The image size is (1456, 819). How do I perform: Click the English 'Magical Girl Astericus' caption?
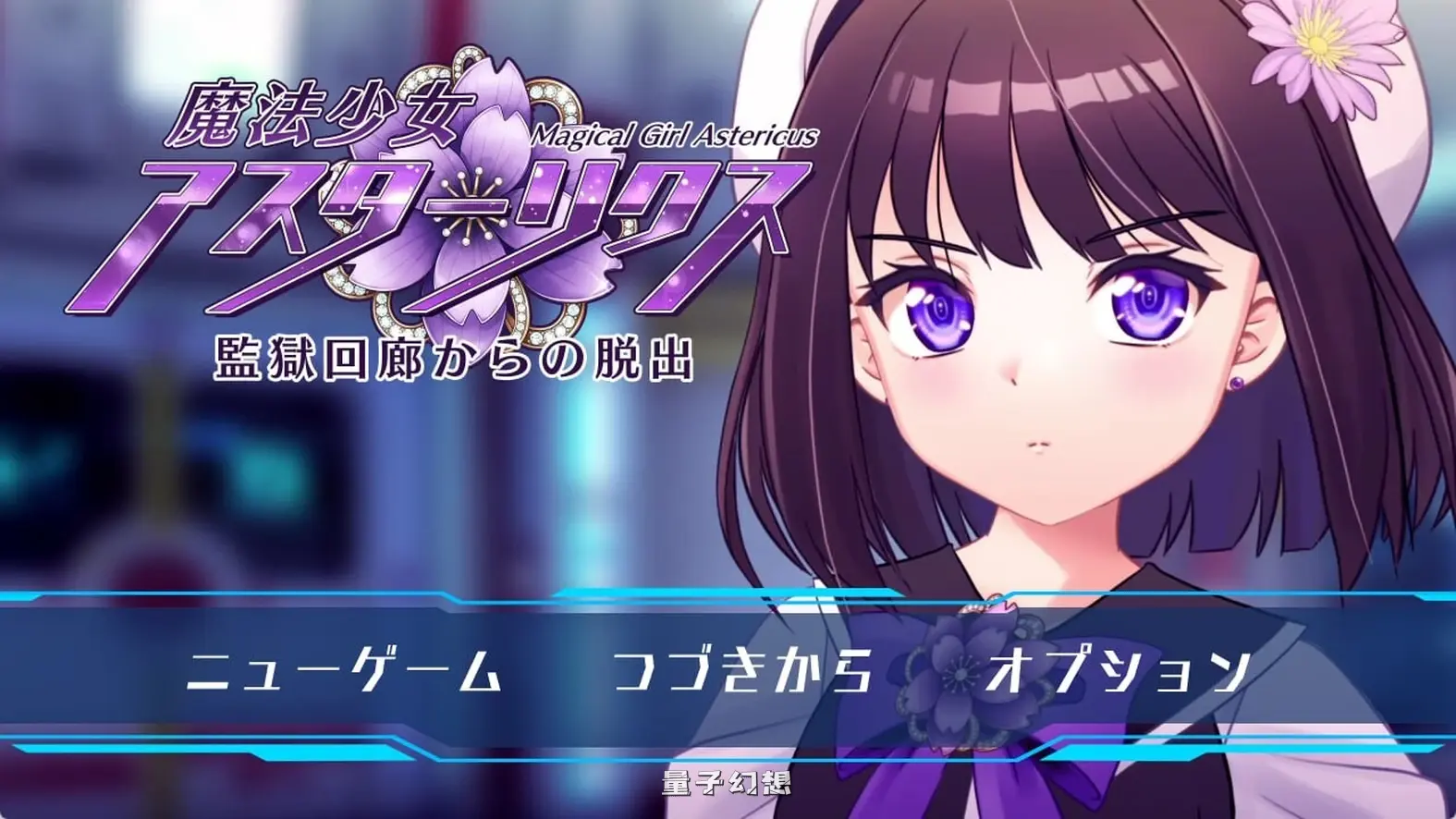pyautogui.click(x=675, y=135)
